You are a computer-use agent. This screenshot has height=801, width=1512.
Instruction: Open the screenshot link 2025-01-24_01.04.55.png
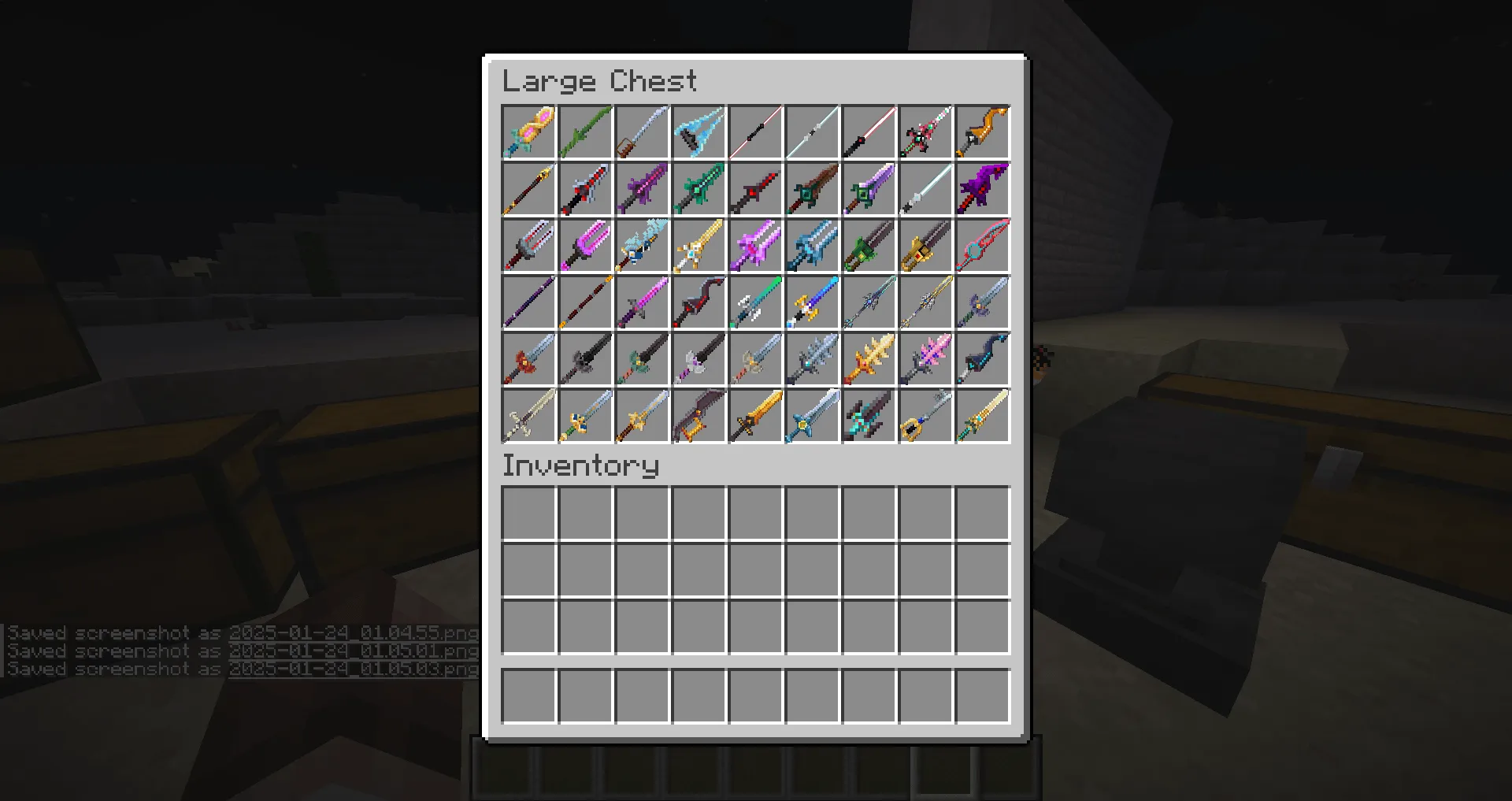[x=350, y=632]
